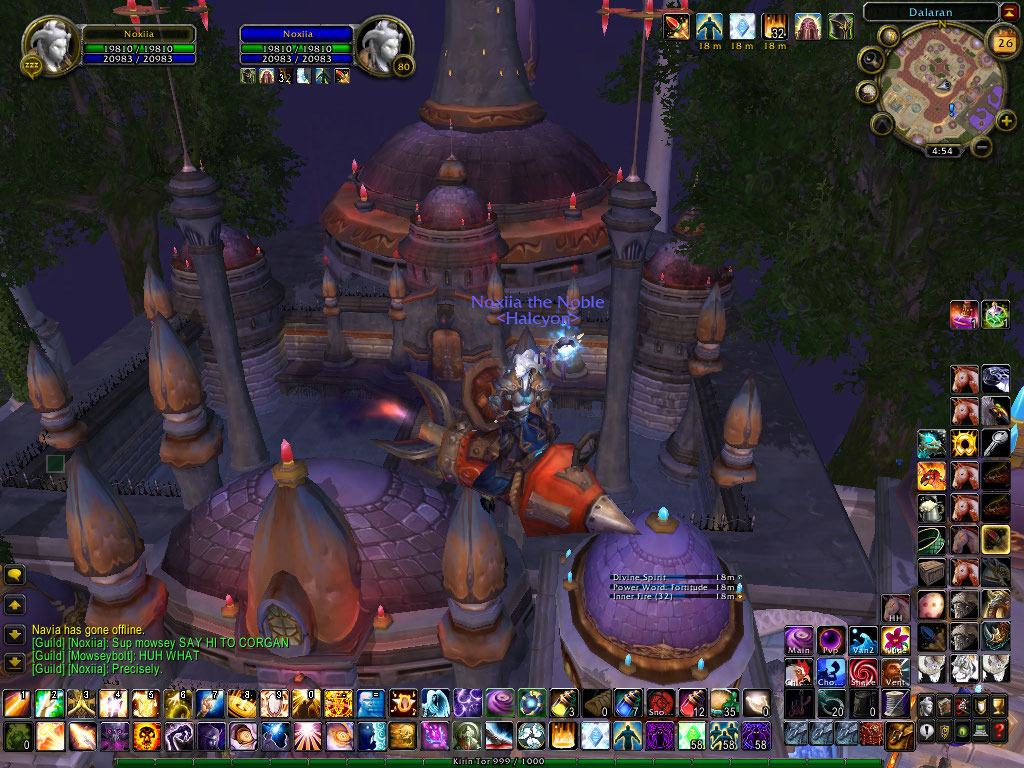
Task: Click the minimap zoom-in plus button
Action: pos(1006,121)
